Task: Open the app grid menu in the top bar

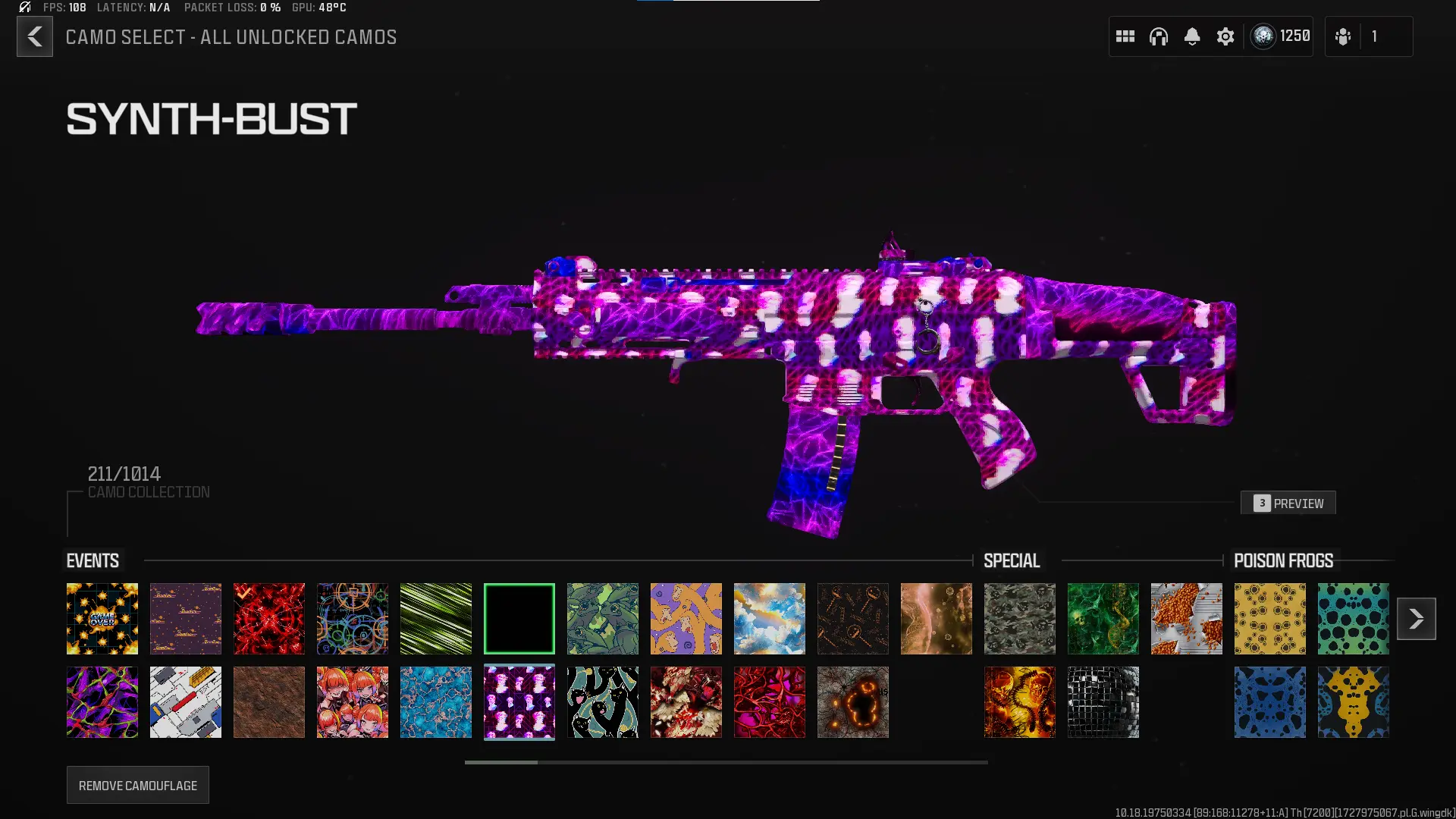Action: point(1125,36)
